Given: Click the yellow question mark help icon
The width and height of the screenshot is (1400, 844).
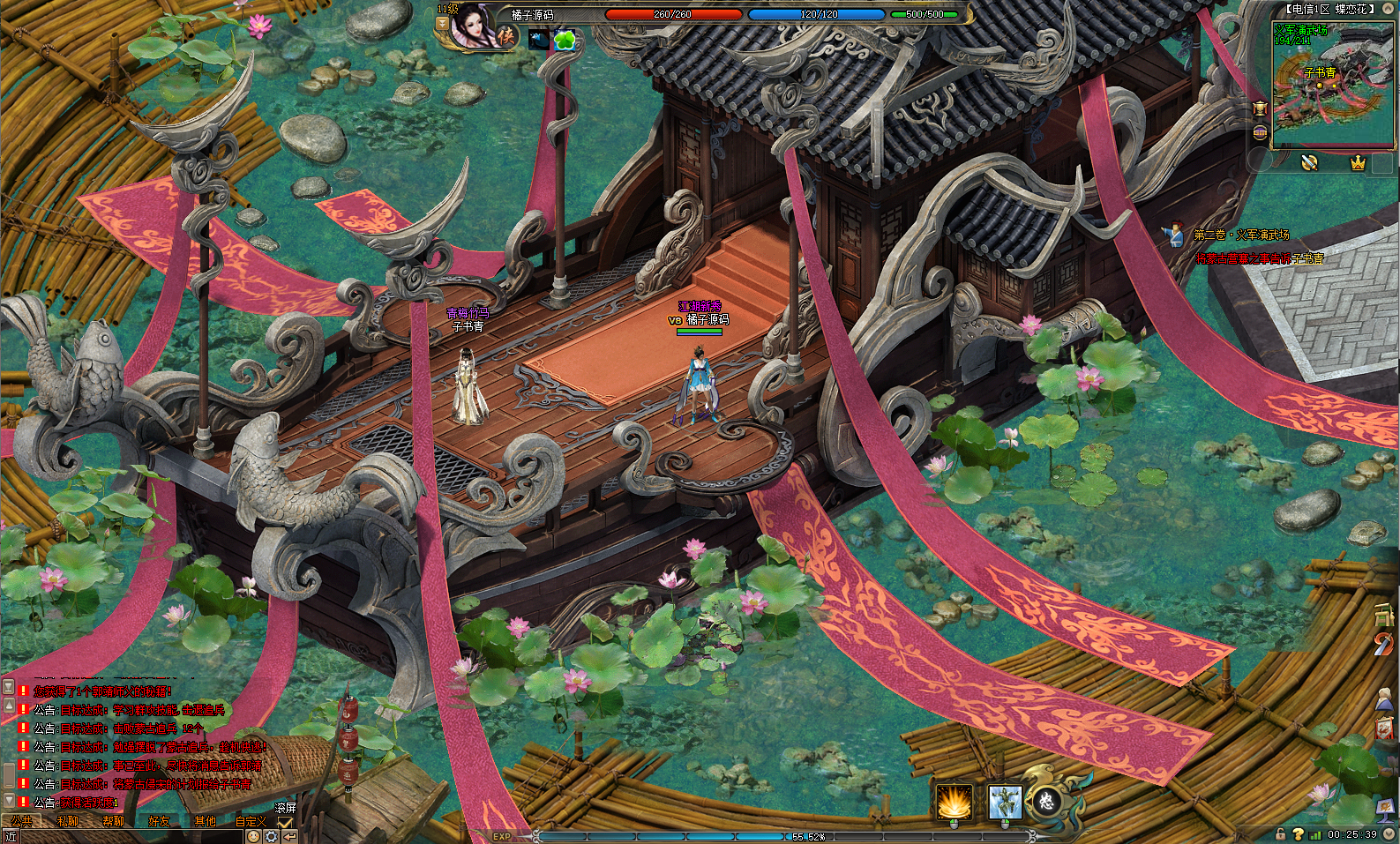Looking at the screenshot, I should pos(1298,833).
